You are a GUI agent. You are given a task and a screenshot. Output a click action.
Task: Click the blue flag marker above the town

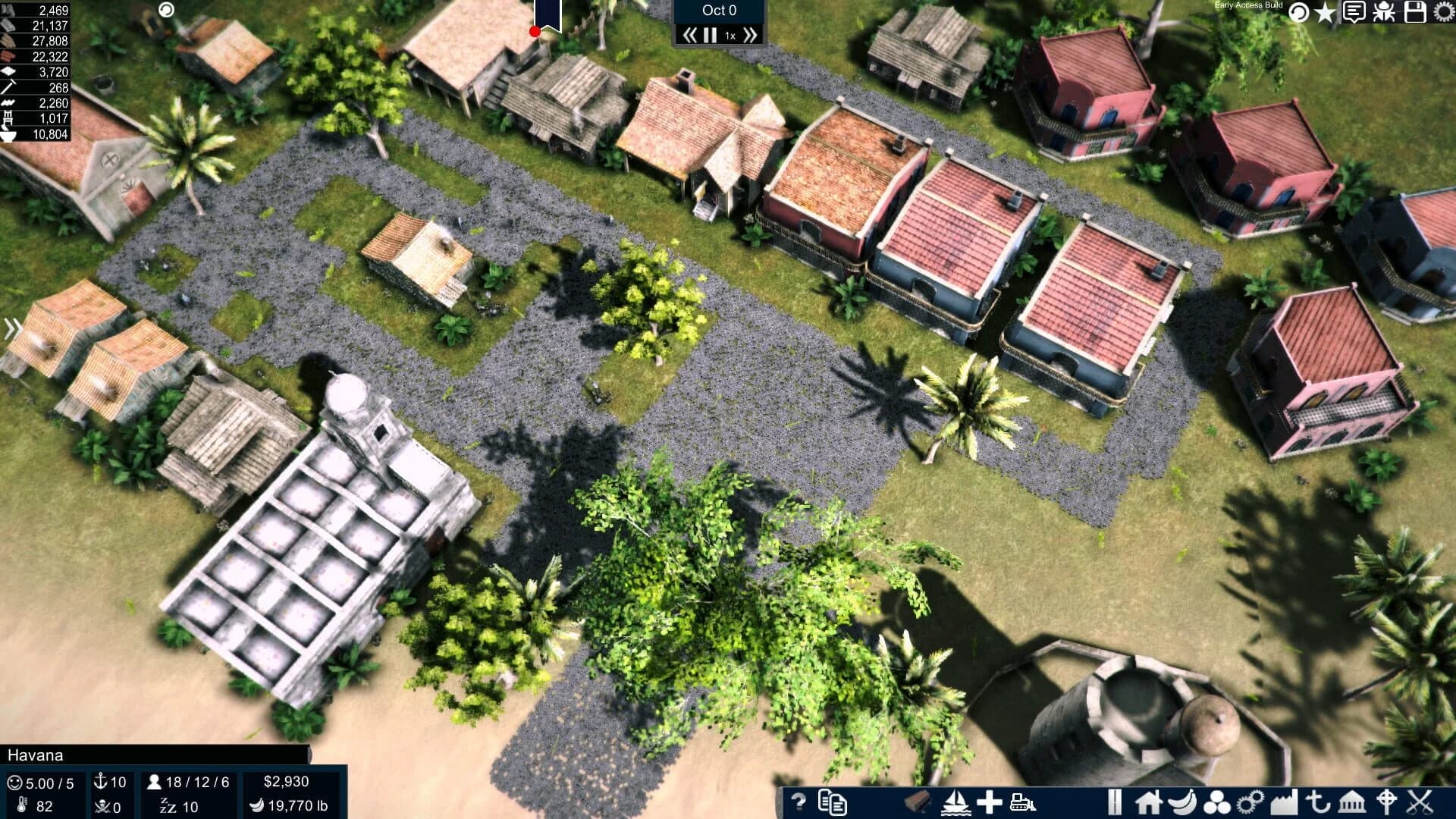[x=548, y=13]
